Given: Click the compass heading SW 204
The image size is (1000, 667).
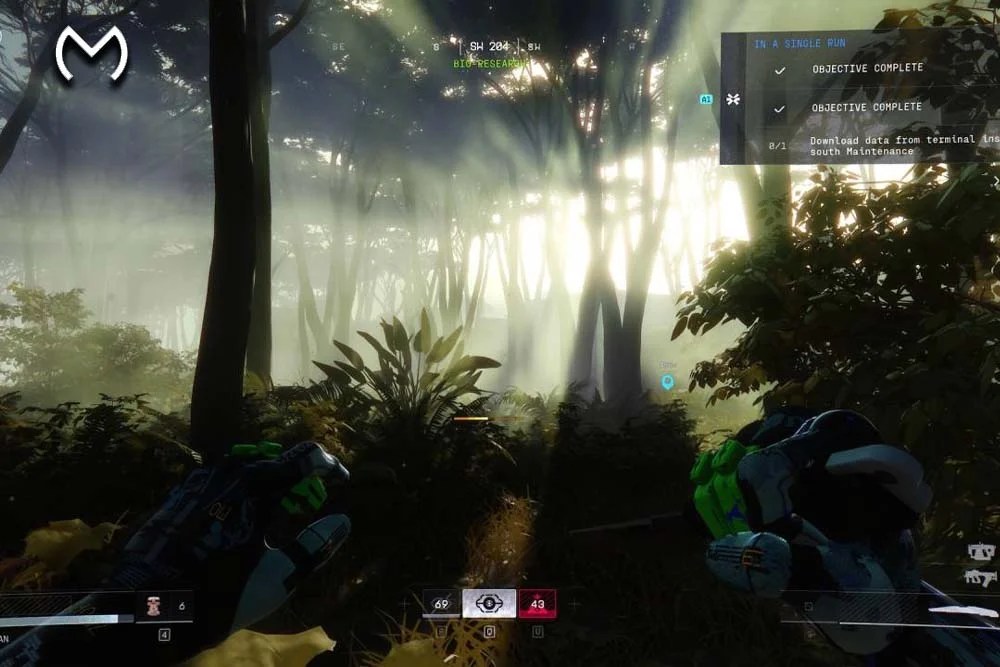Looking at the screenshot, I should click(x=489, y=46).
